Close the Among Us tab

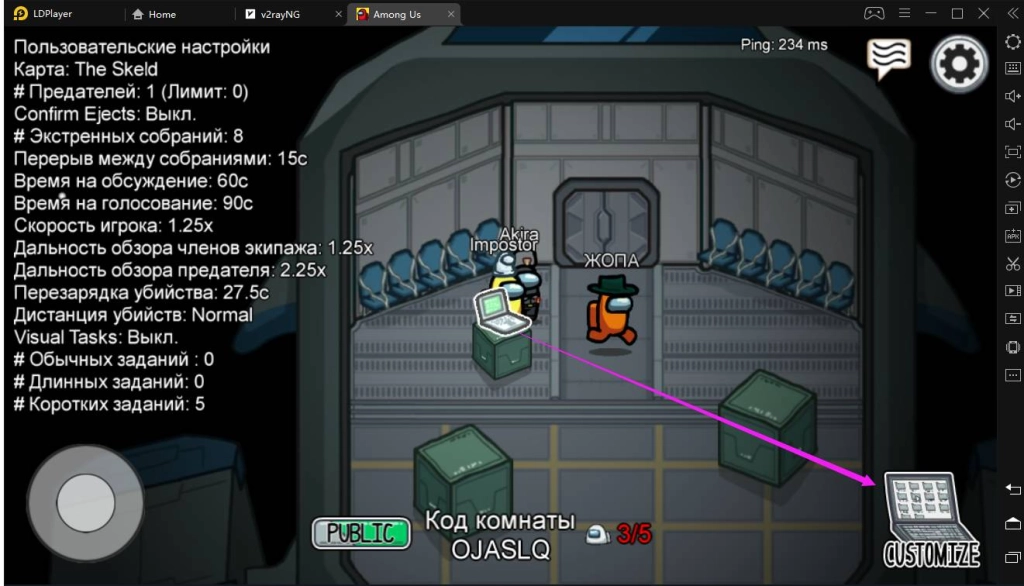click(452, 15)
